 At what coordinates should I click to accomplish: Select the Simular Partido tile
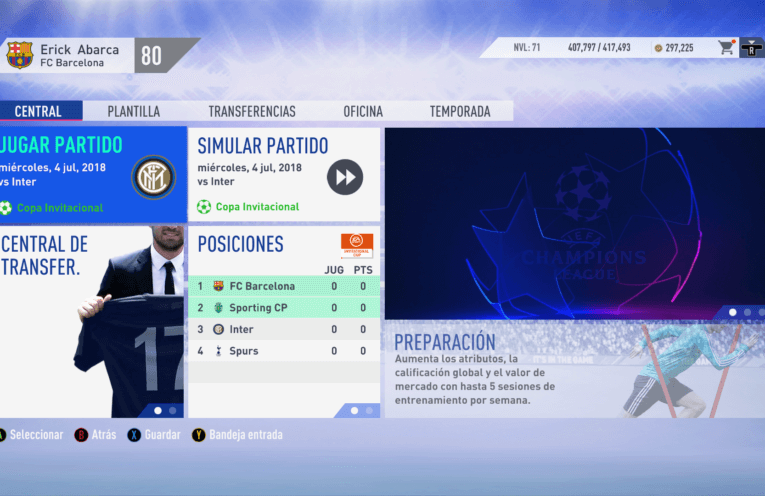[283, 175]
